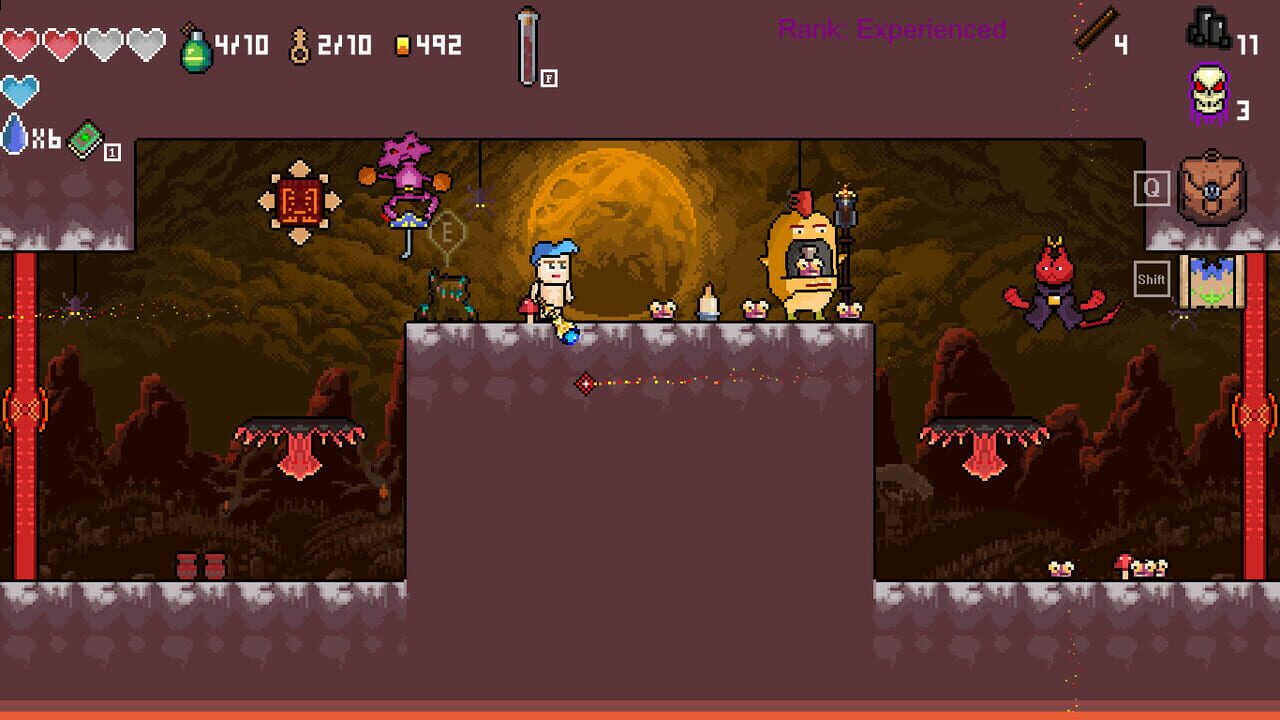The height and width of the screenshot is (720, 1280).
Task: Click the coal pile icon showing 11
Action: tap(1210, 28)
